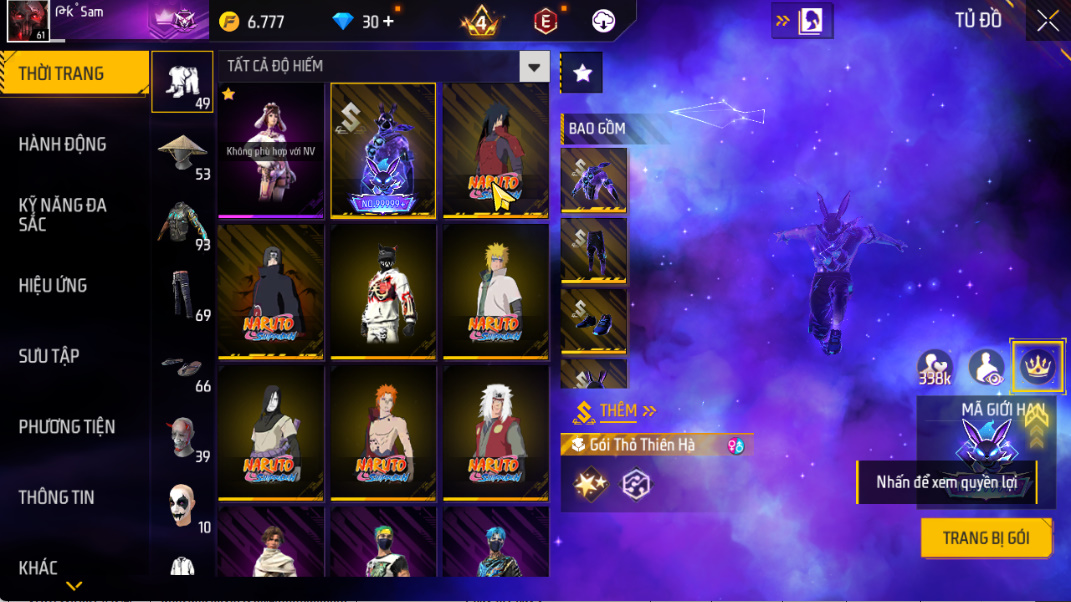
Task: Open the Phương Tiện tab
Action: pyautogui.click(x=67, y=427)
